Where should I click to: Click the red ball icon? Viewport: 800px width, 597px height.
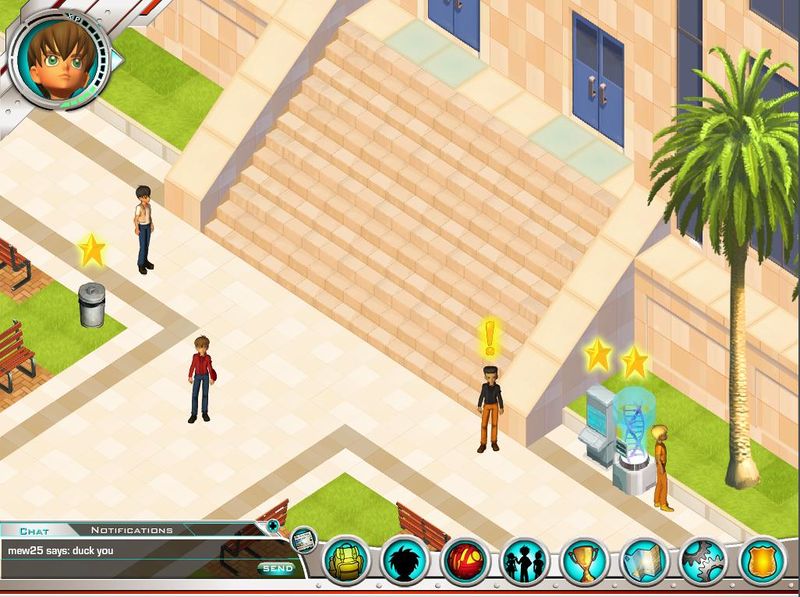click(465, 562)
